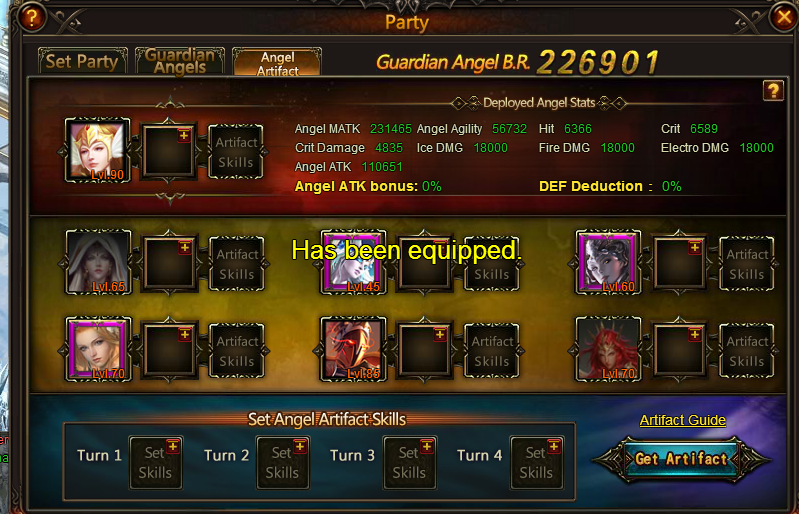Image resolution: width=799 pixels, height=514 pixels.
Task: Set skills for Turn 2
Action: click(282, 463)
